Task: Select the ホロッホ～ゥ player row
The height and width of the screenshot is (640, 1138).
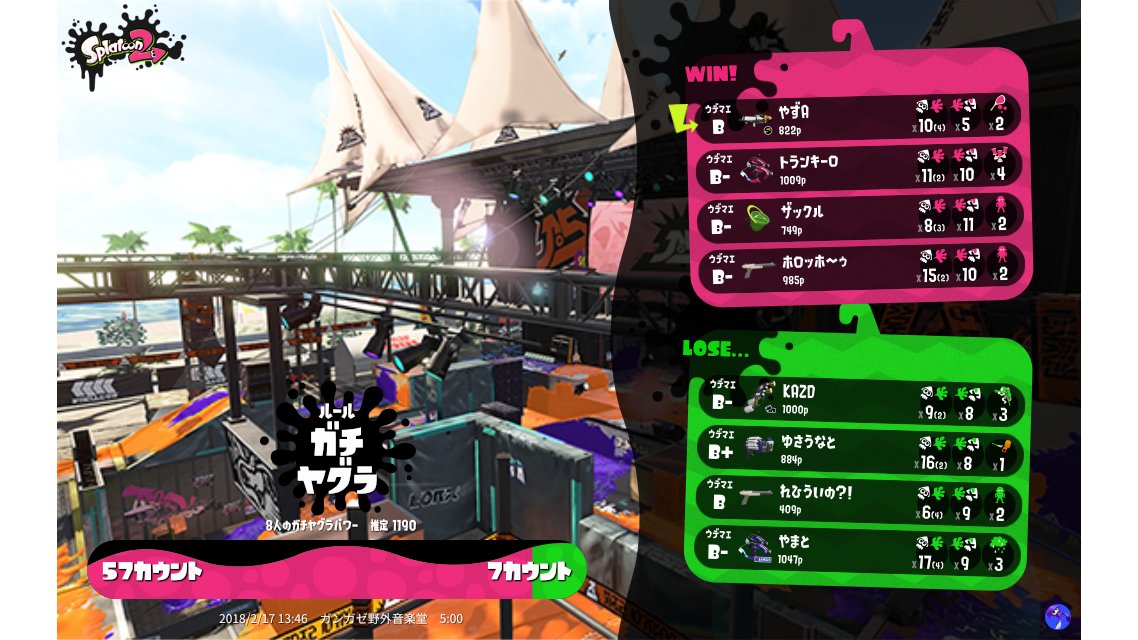Action: click(858, 268)
